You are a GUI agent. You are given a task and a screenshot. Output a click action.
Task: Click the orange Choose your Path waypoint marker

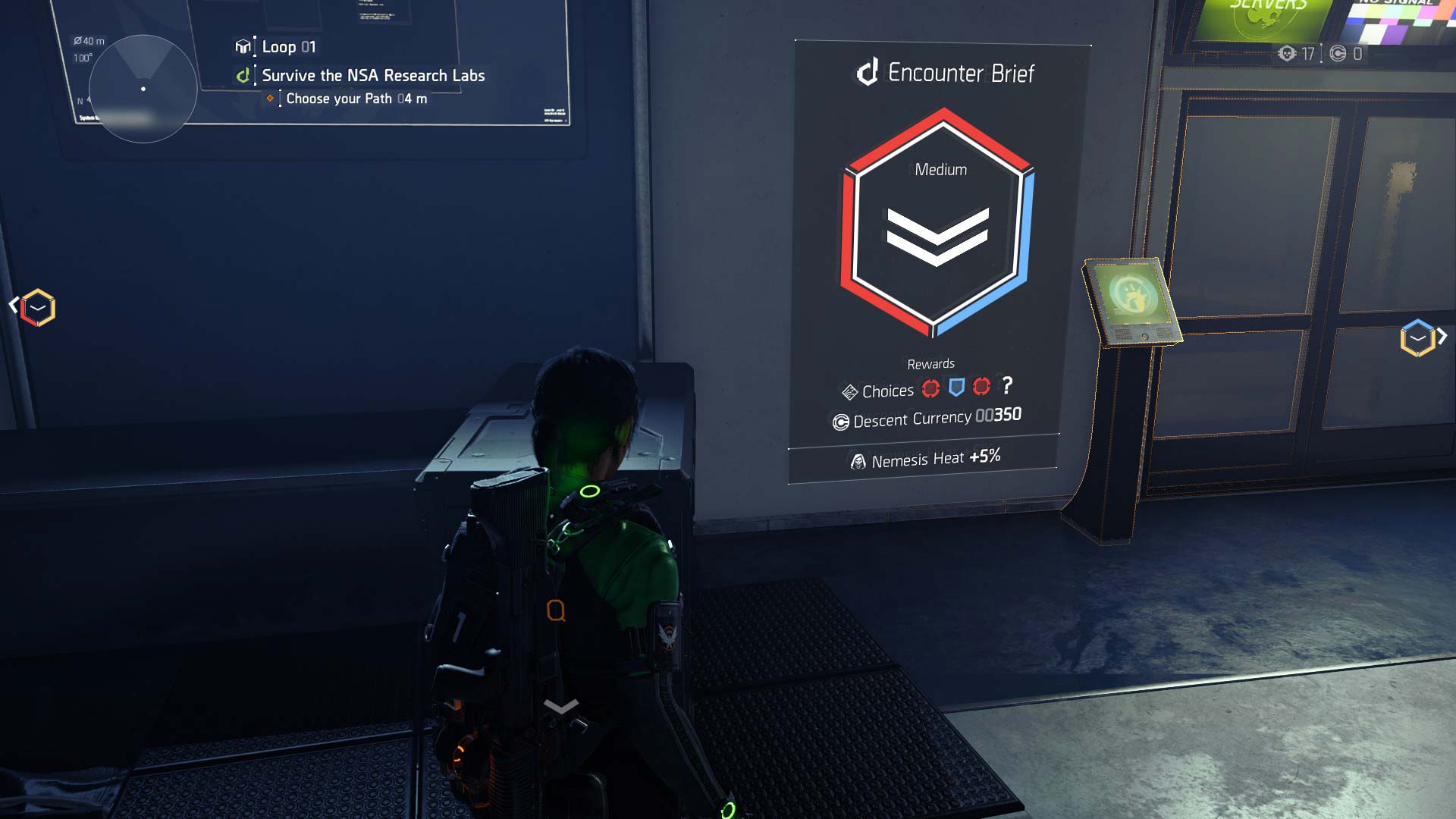click(x=271, y=98)
